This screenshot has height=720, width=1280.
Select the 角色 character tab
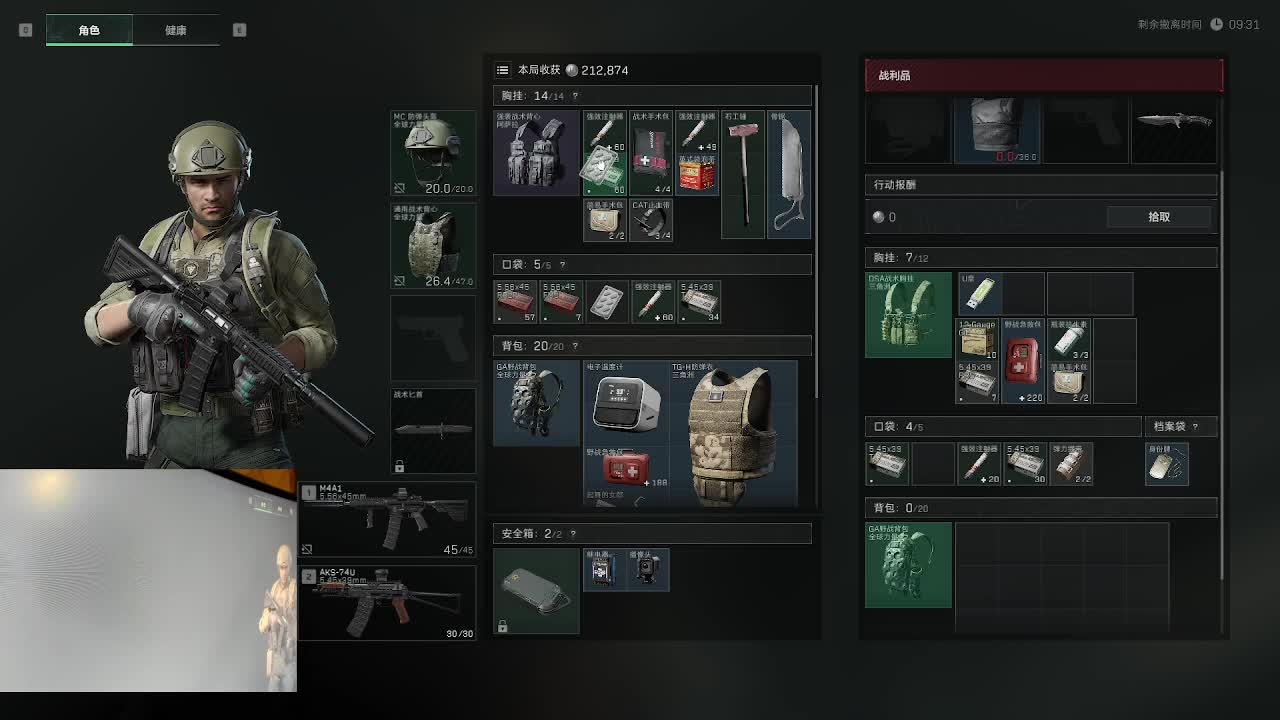pos(89,30)
